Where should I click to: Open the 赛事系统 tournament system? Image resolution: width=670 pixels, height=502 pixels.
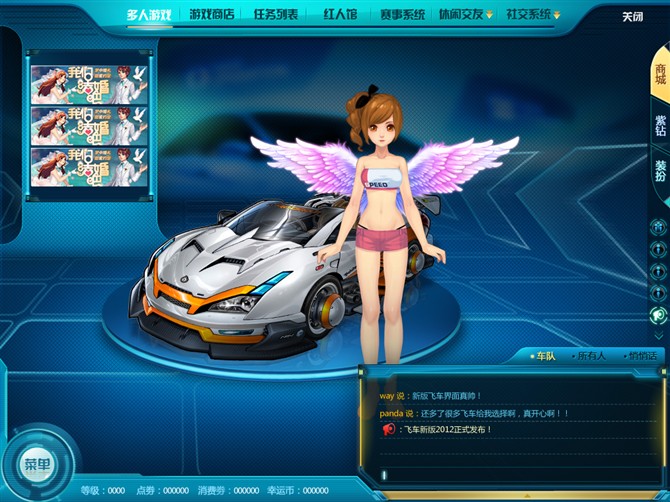click(x=402, y=15)
